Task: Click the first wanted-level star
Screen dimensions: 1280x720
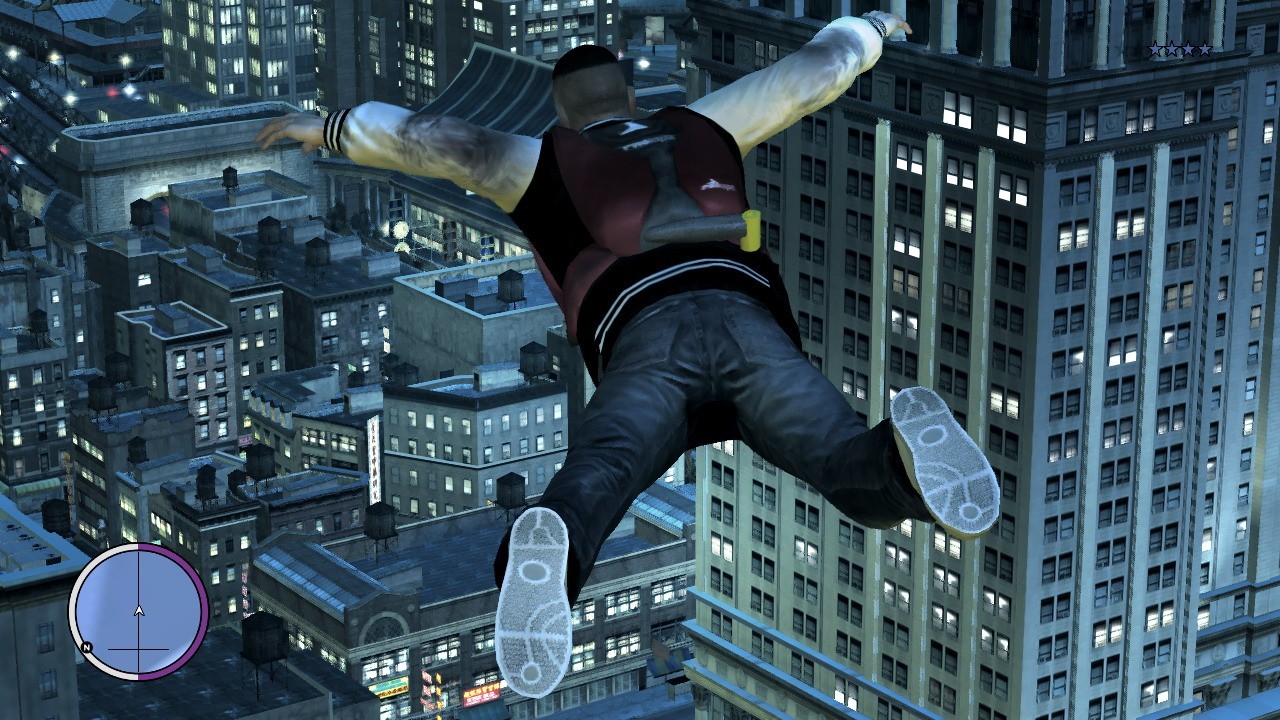Action: click(1155, 47)
